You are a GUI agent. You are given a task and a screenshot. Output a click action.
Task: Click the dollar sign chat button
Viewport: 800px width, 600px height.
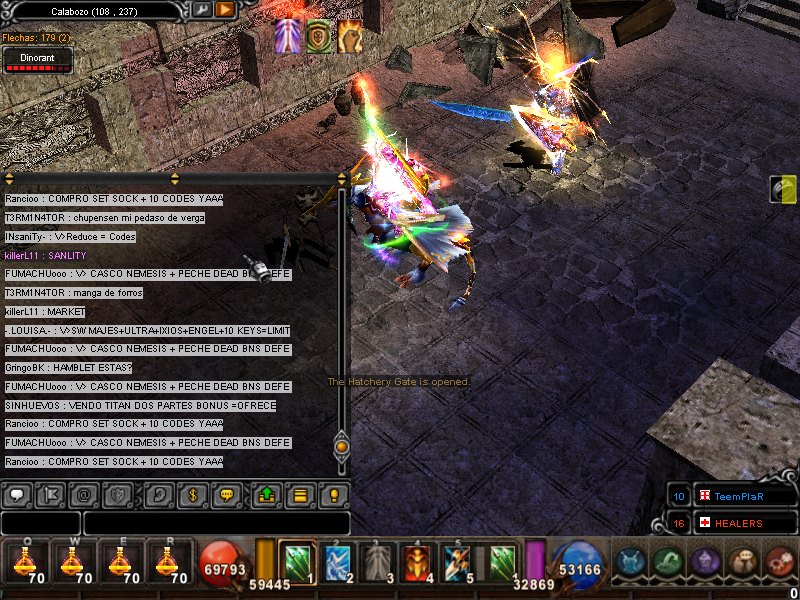192,494
